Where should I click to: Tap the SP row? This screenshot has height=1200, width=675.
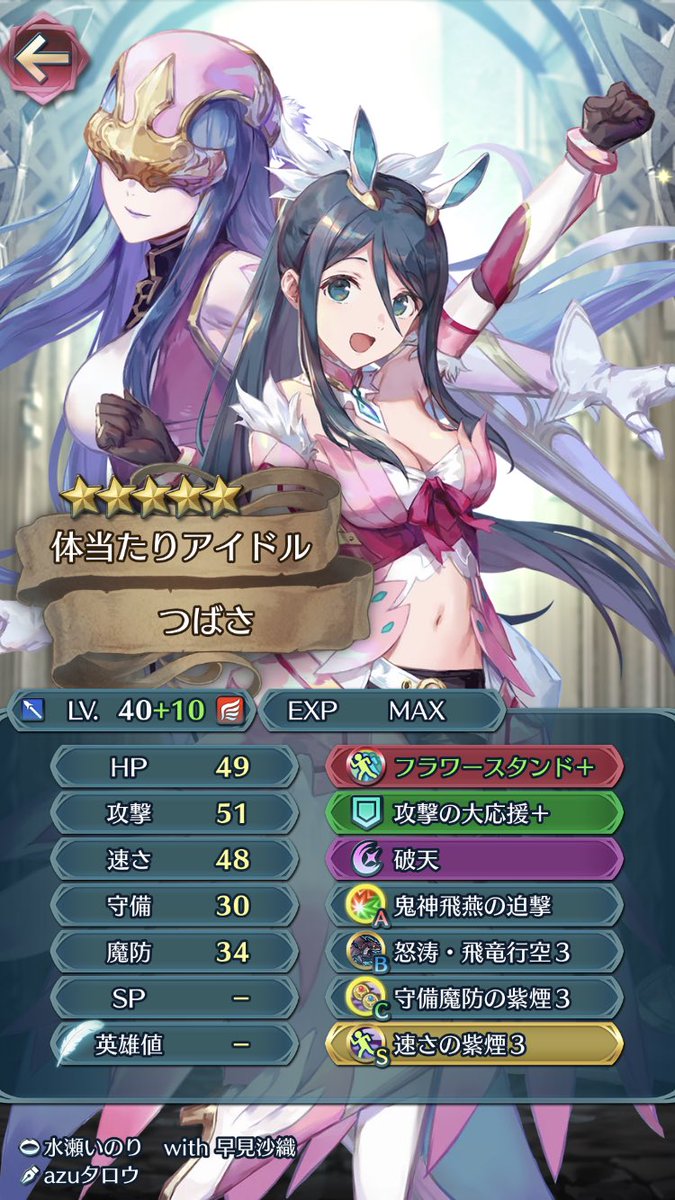click(176, 998)
